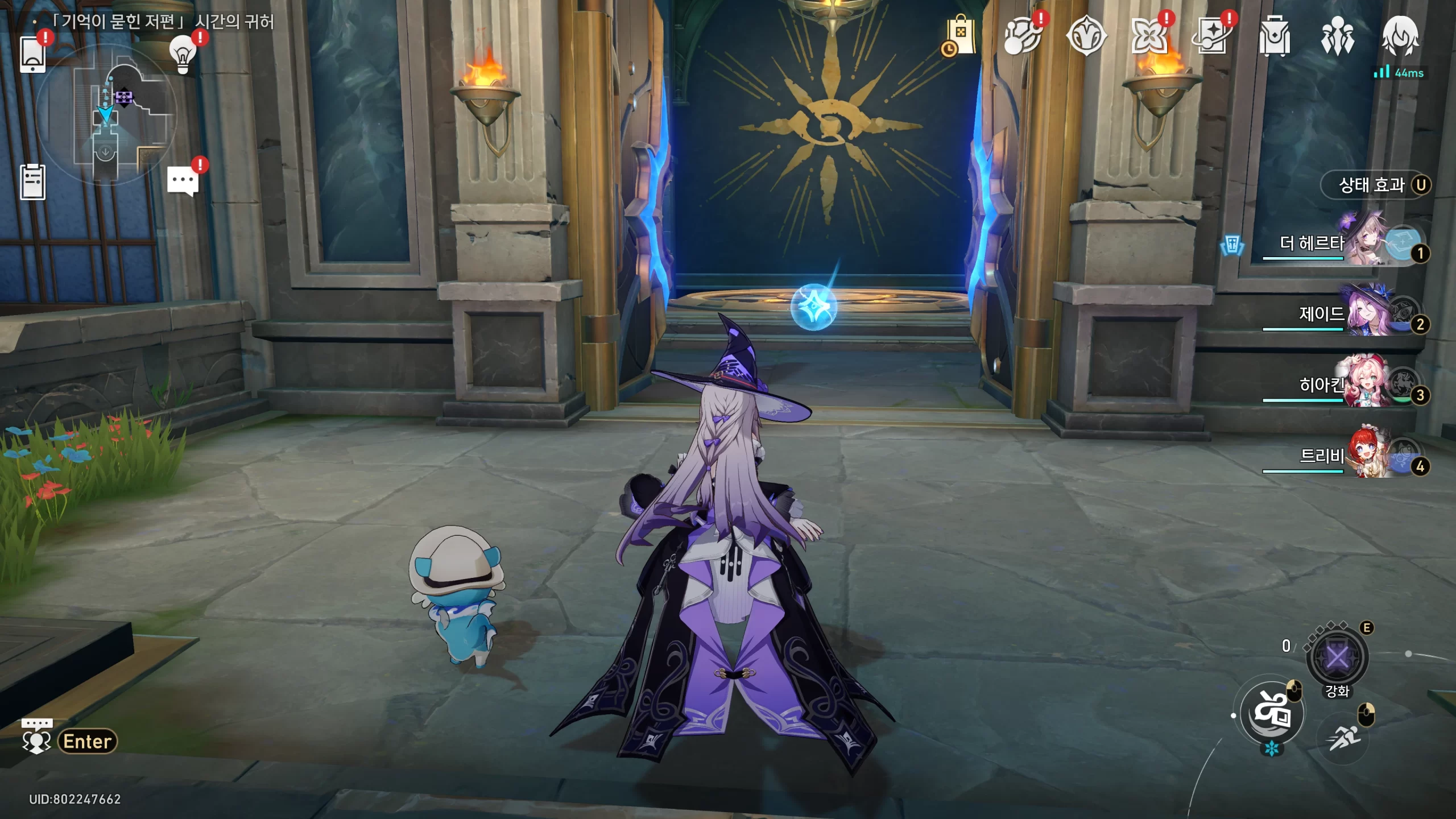
Task: Open the star-card warp icon
Action: point(1211,36)
